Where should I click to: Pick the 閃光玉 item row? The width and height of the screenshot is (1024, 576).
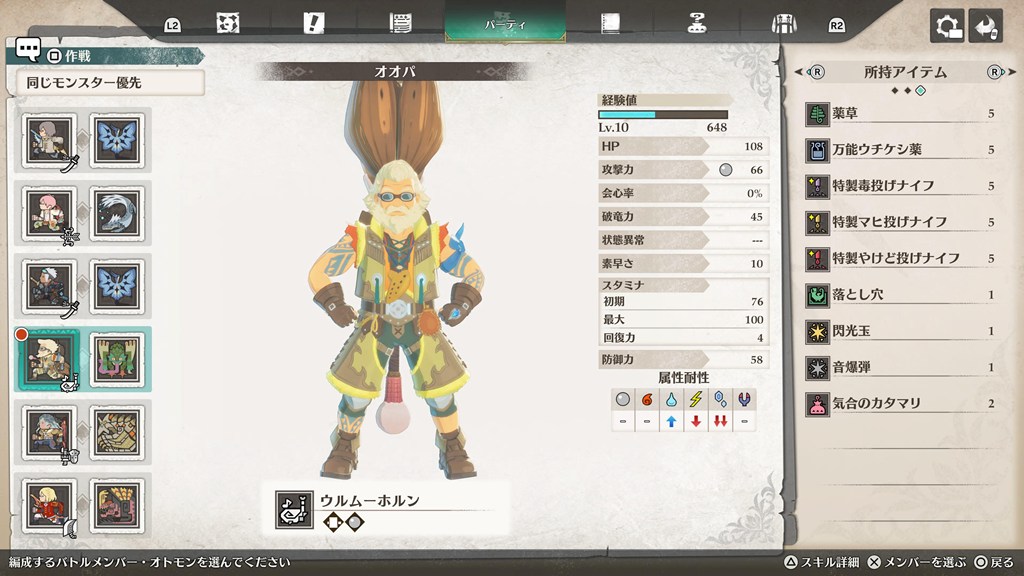point(900,331)
